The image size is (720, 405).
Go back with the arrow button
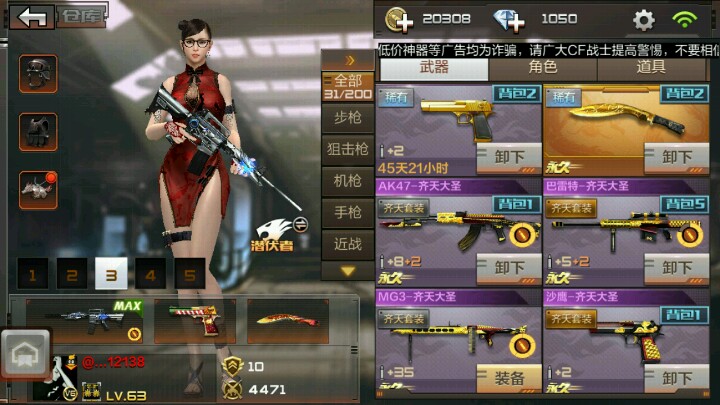tap(35, 17)
